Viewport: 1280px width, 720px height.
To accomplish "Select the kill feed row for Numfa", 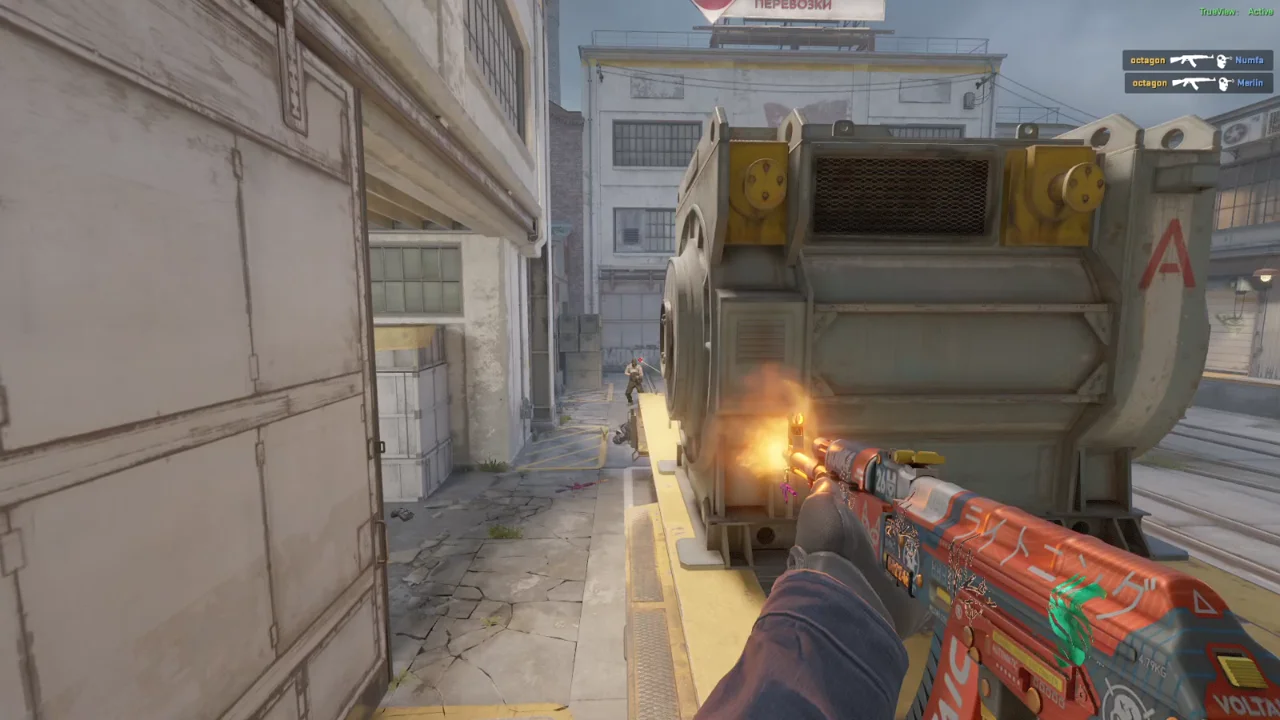I will pyautogui.click(x=1197, y=60).
